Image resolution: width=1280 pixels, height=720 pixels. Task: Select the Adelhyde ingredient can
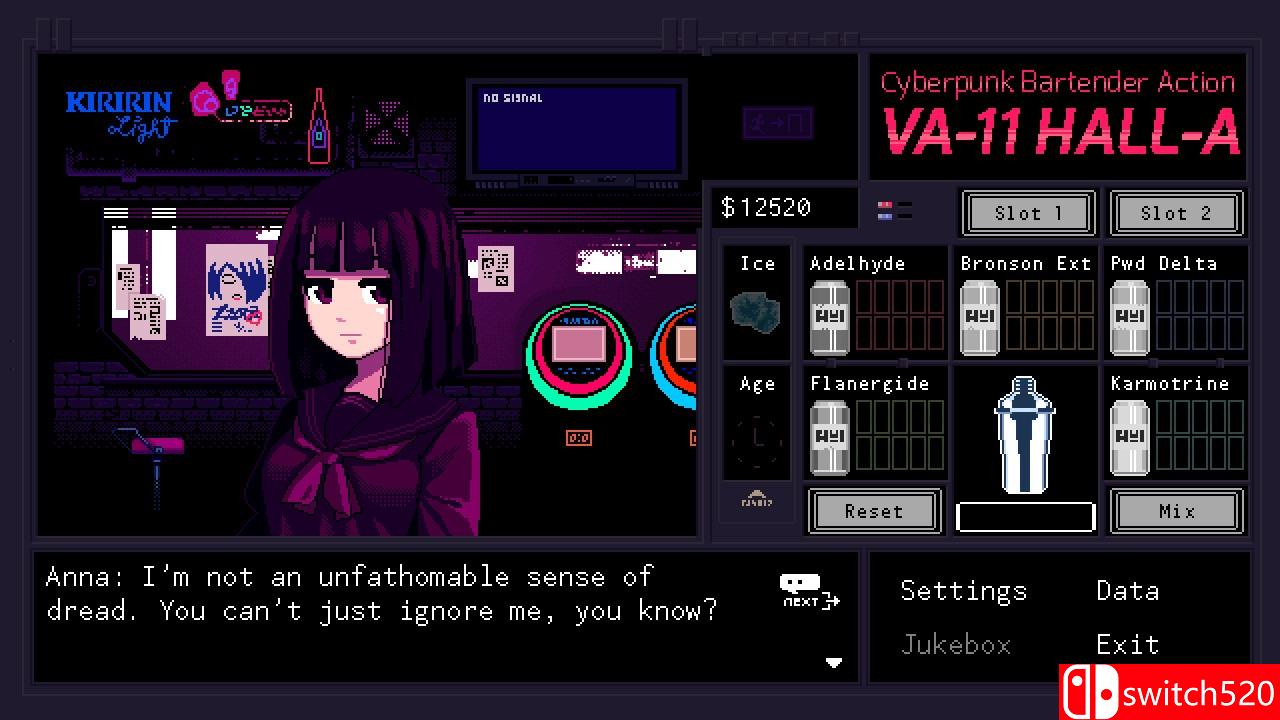829,315
